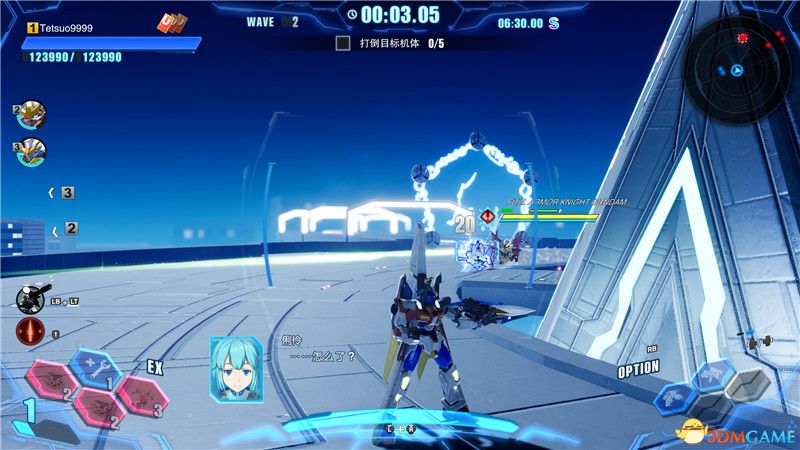Activate the rifle-aiming mech ability icon
This screenshot has width=800, height=450.
click(x=29, y=297)
